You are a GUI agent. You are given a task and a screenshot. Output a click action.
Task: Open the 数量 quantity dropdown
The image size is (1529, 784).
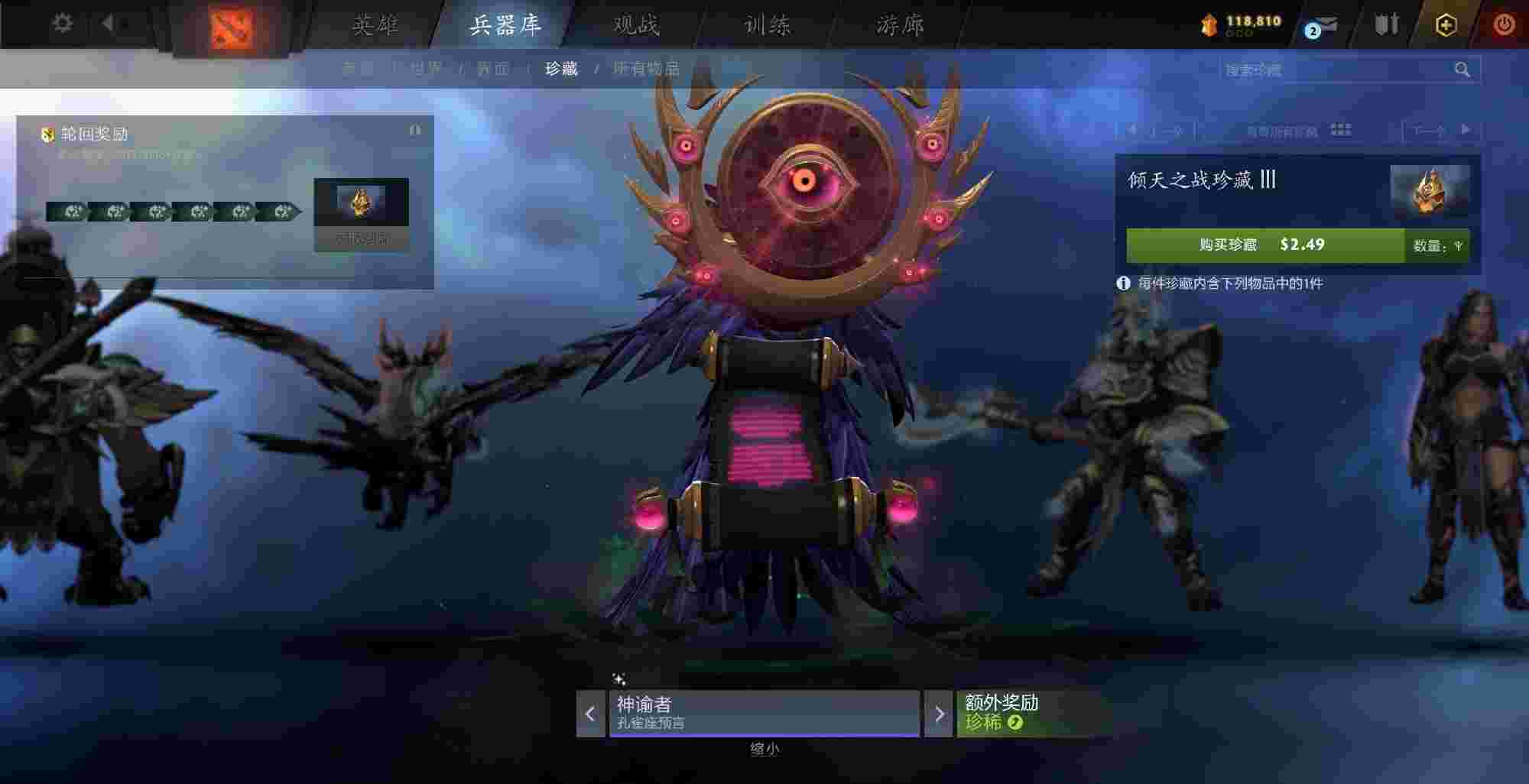tap(1438, 246)
